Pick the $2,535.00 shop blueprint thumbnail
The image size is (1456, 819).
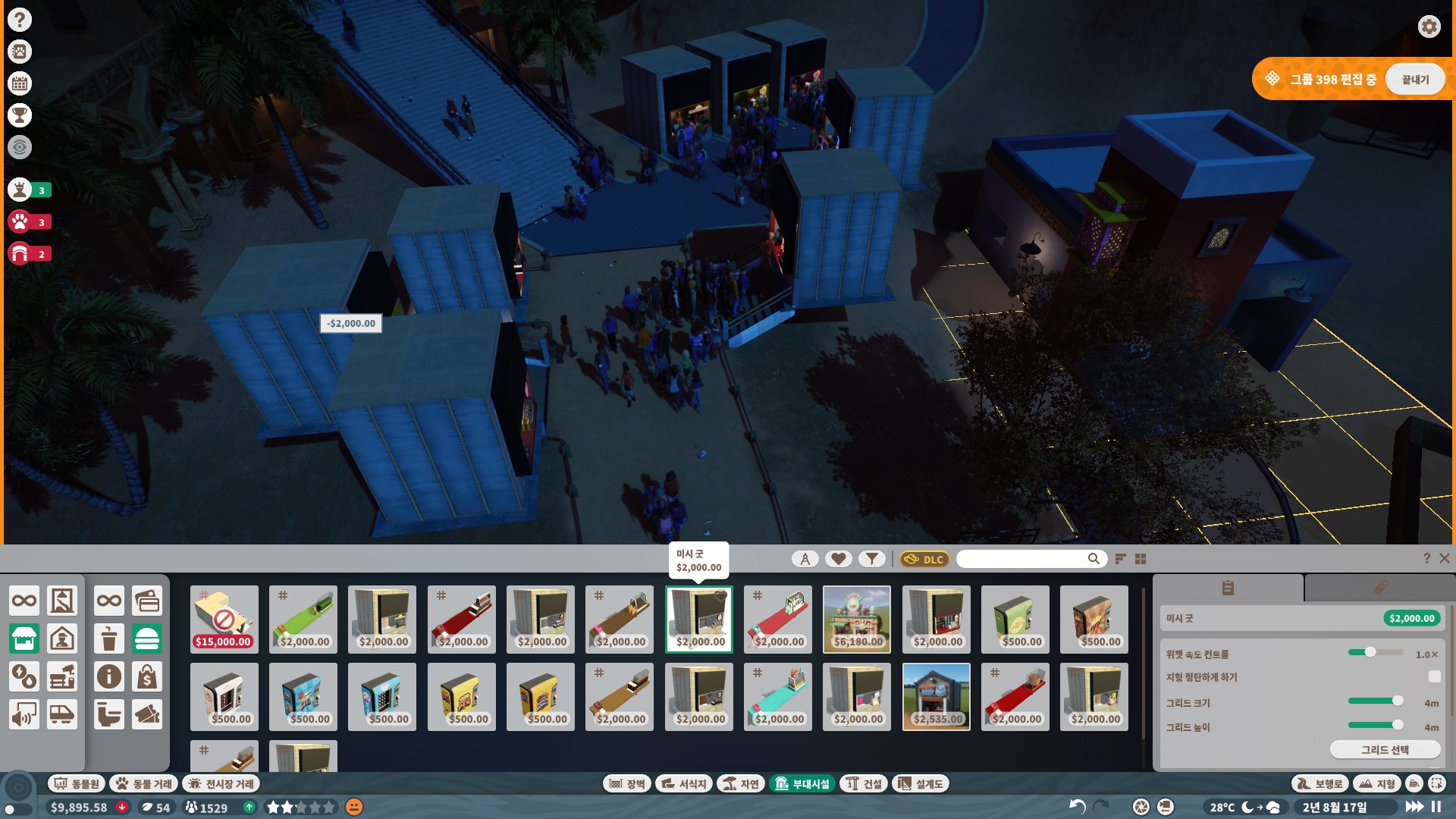(936, 697)
